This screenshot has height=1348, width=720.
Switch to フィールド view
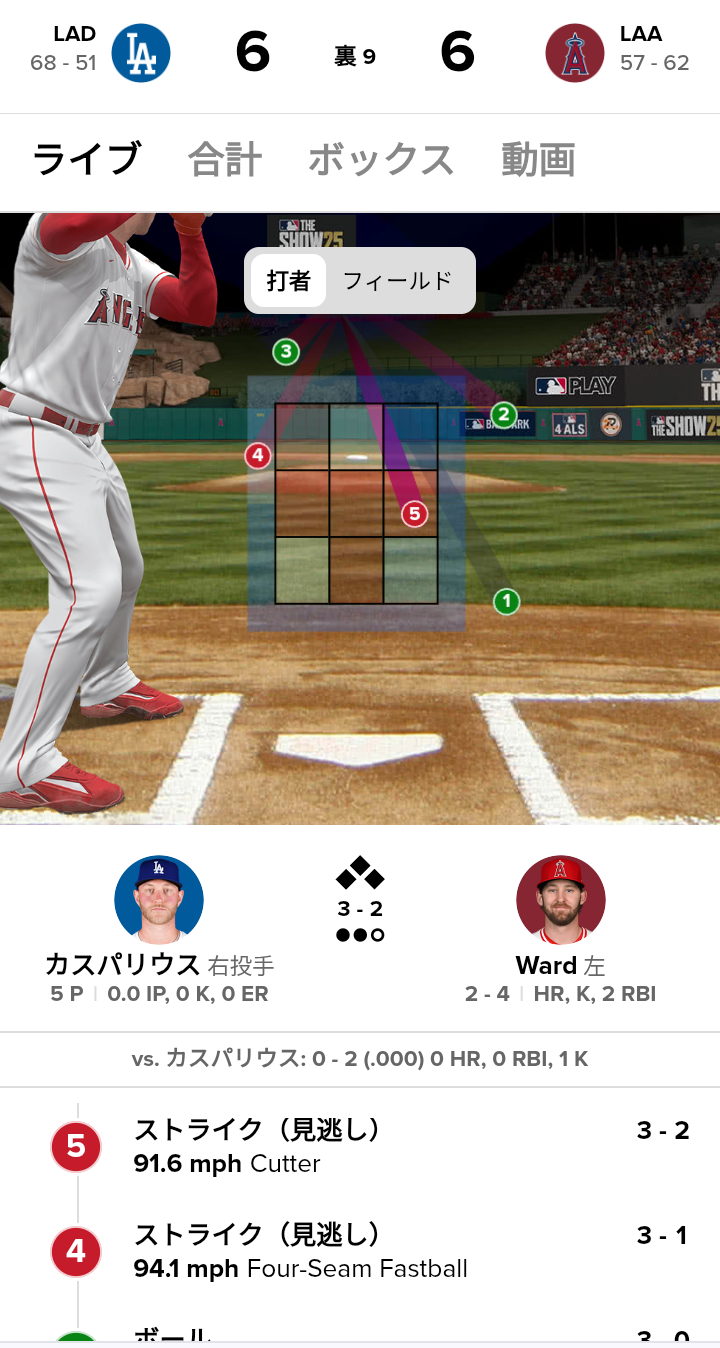pos(397,281)
